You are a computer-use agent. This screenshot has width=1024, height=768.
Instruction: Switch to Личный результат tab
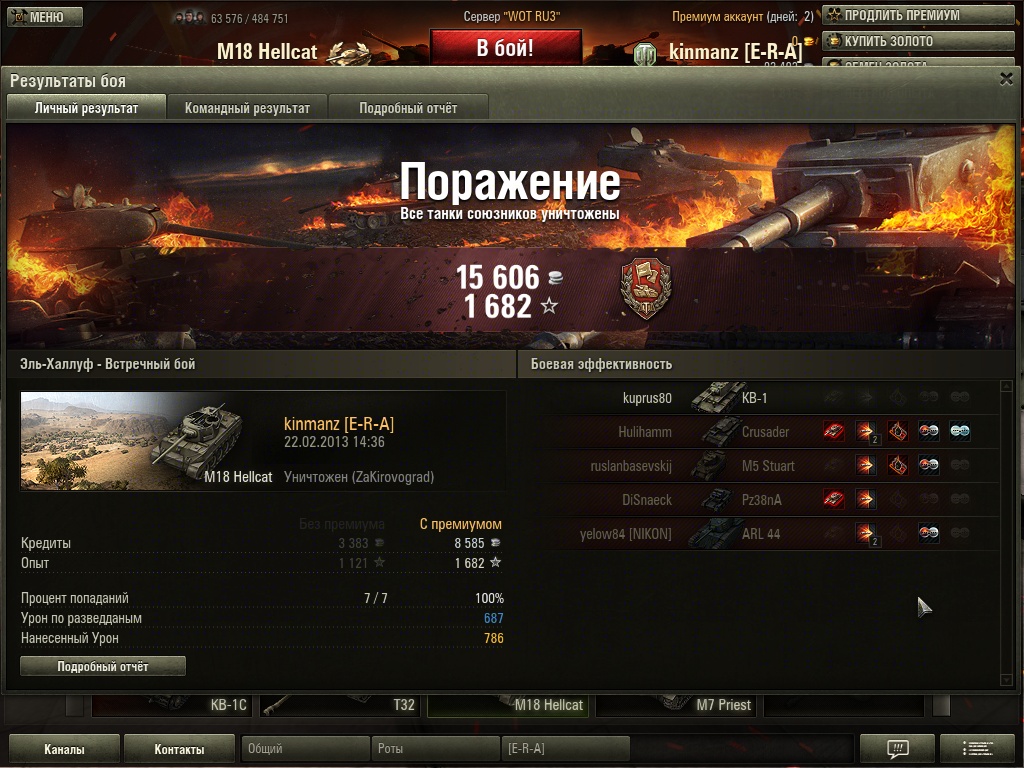[x=86, y=108]
